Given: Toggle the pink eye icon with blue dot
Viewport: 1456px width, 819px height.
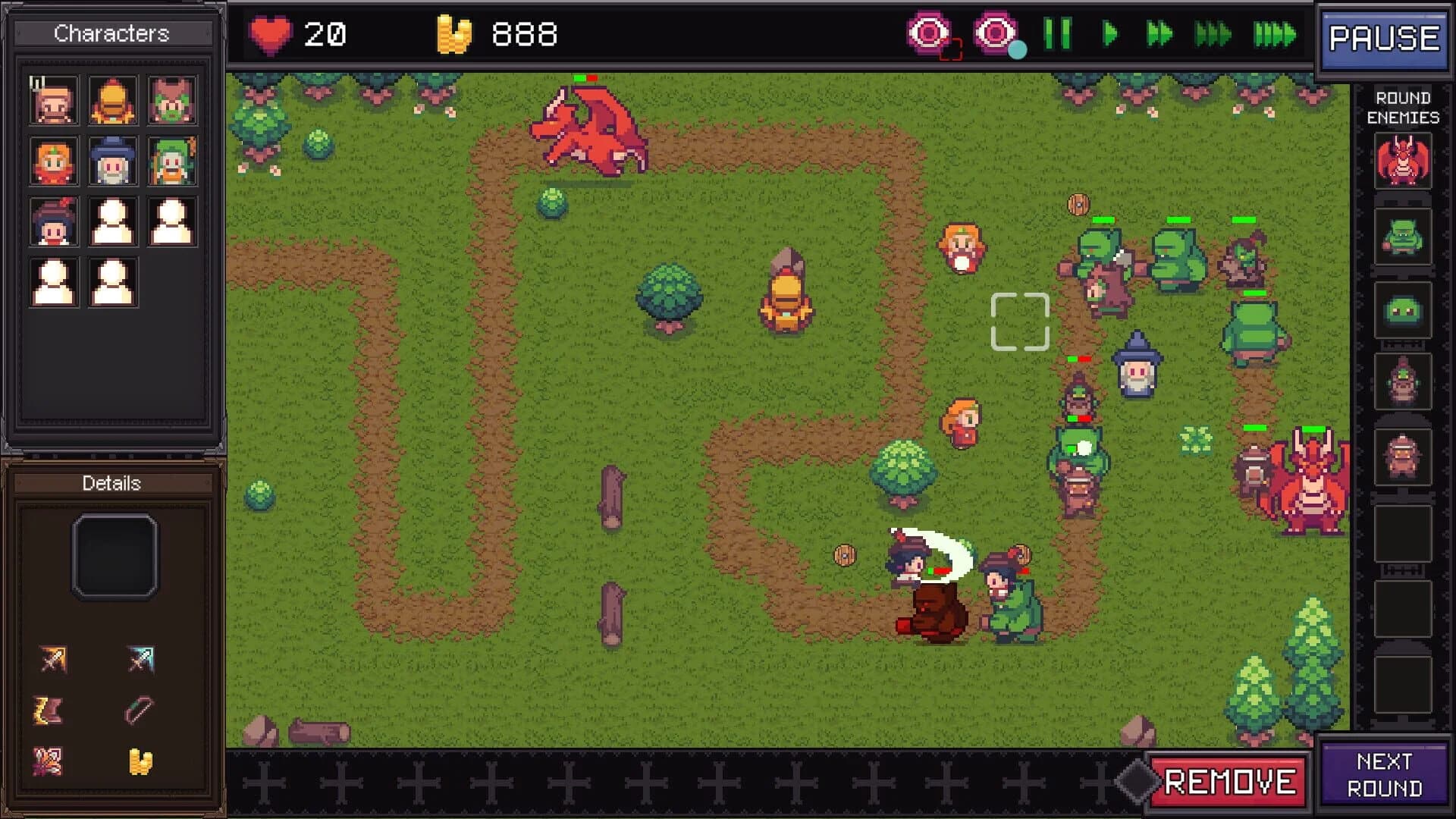Looking at the screenshot, I should pos(993,33).
